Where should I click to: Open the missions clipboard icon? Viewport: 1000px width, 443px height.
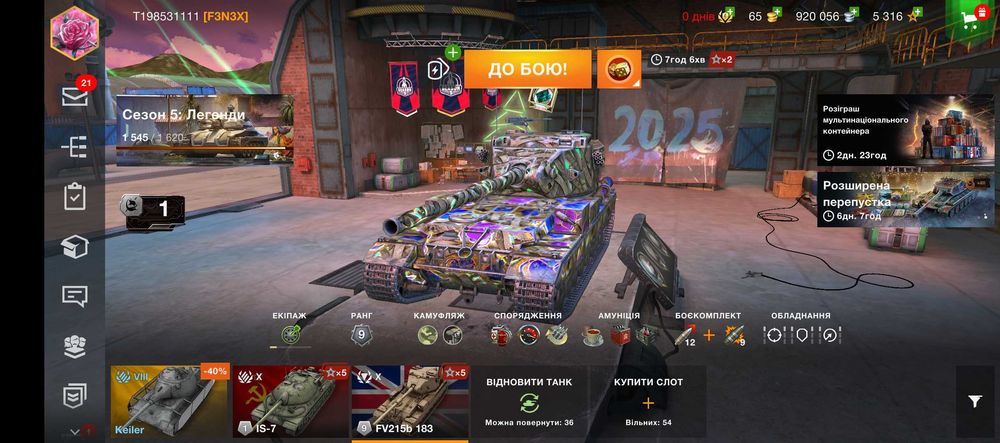click(75, 196)
